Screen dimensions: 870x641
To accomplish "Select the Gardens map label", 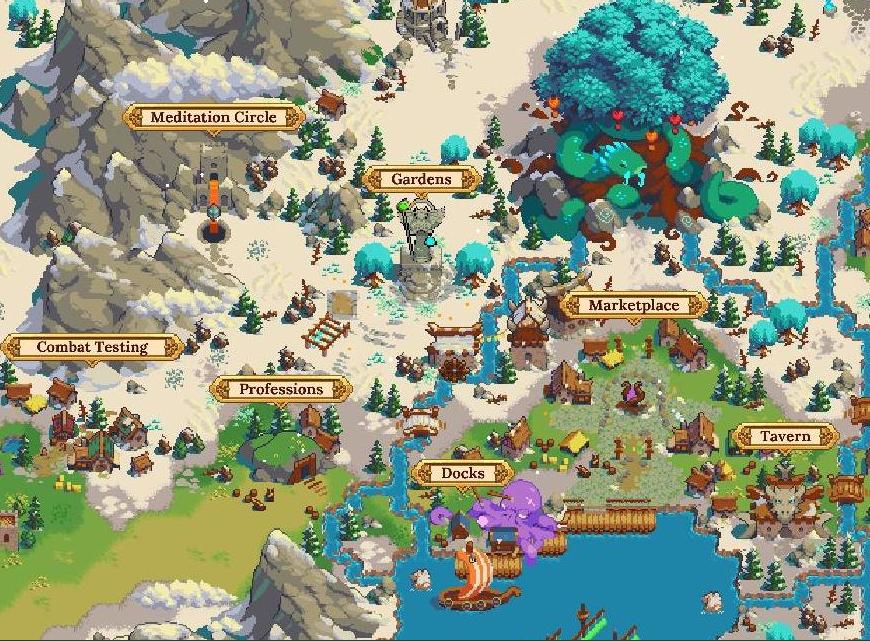I will [421, 180].
